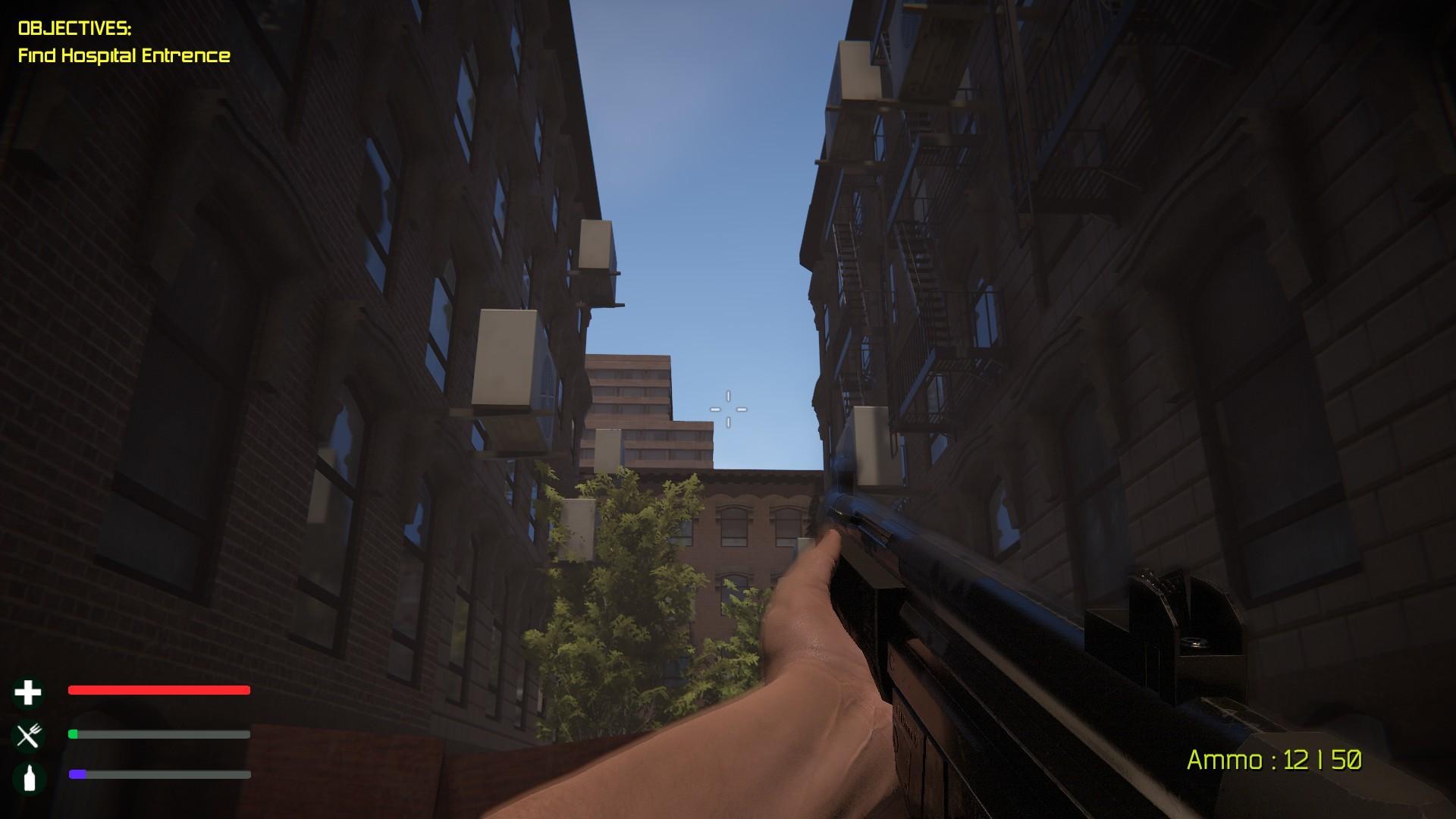Select the 'Find Hospital Entrence' objective text

point(125,55)
